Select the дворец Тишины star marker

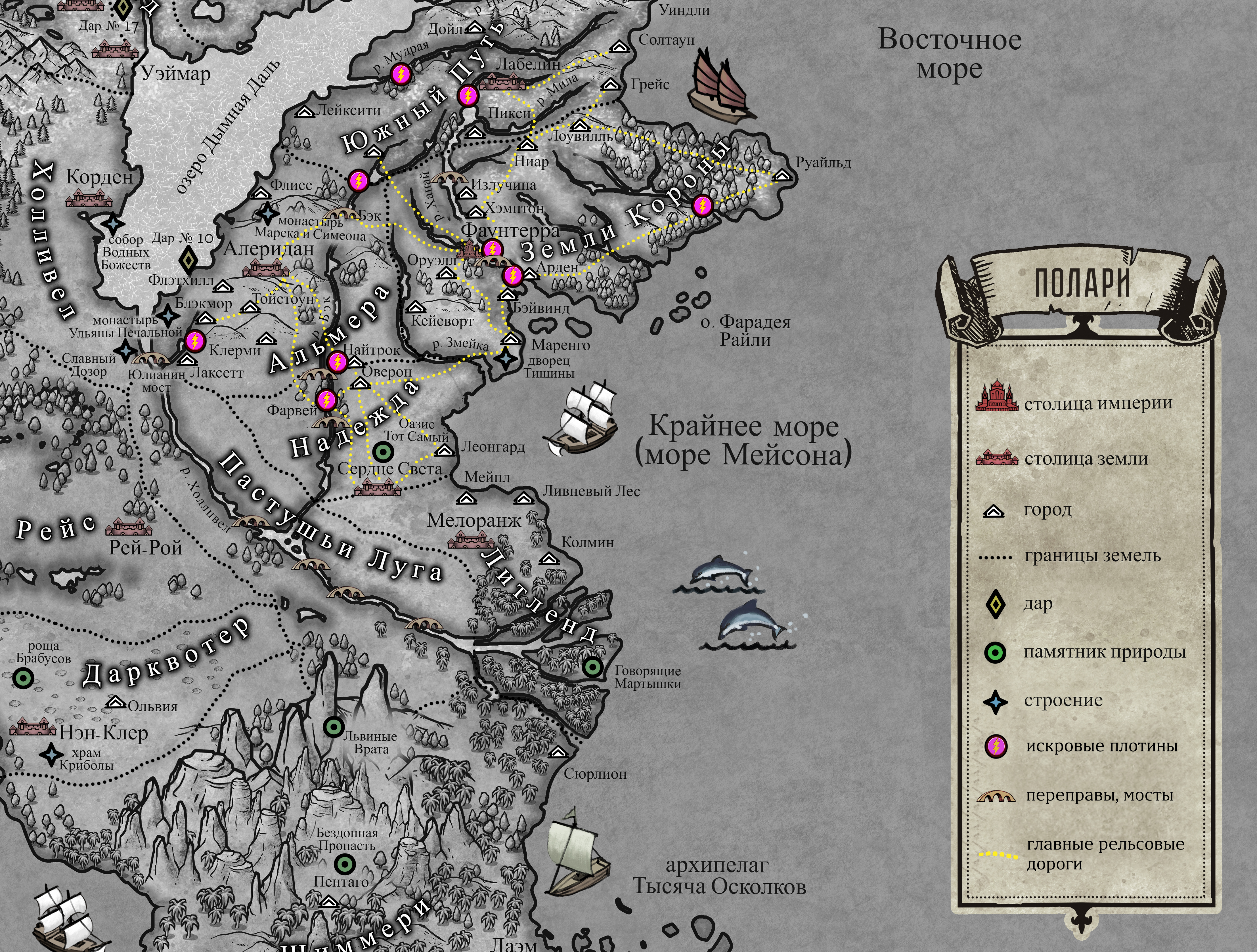coord(505,358)
